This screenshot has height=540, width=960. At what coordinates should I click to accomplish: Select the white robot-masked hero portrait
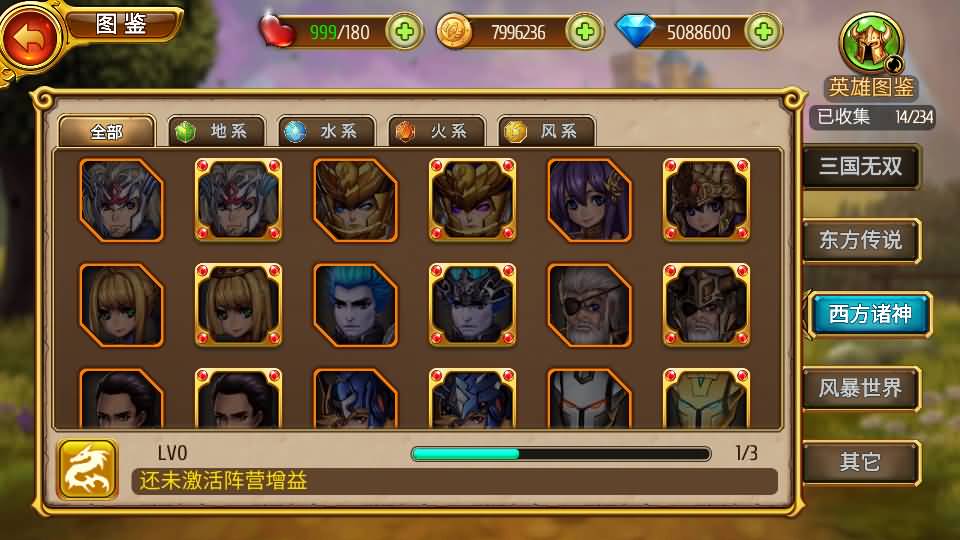click(590, 397)
